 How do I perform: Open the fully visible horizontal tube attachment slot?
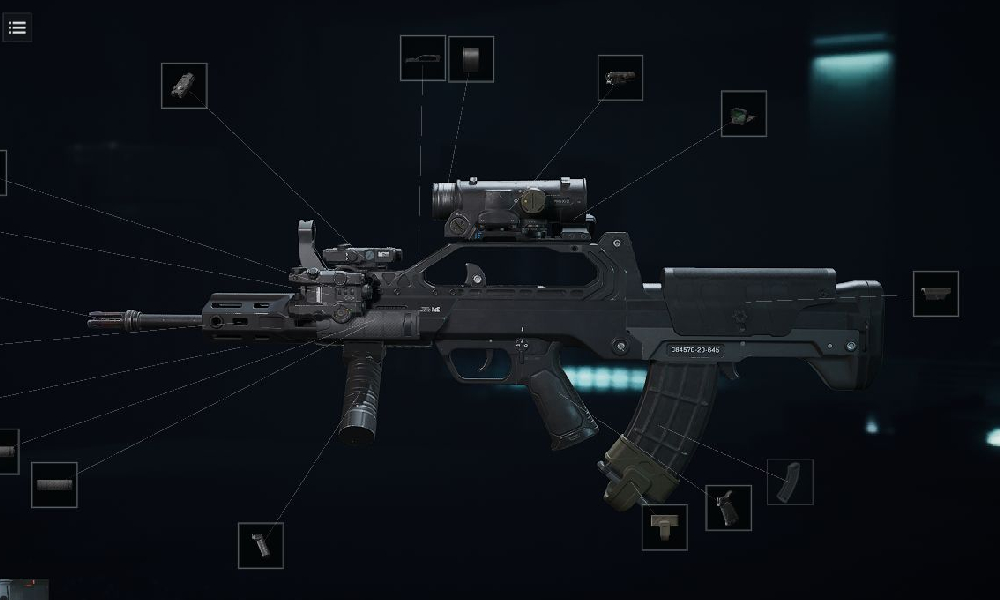point(54,485)
